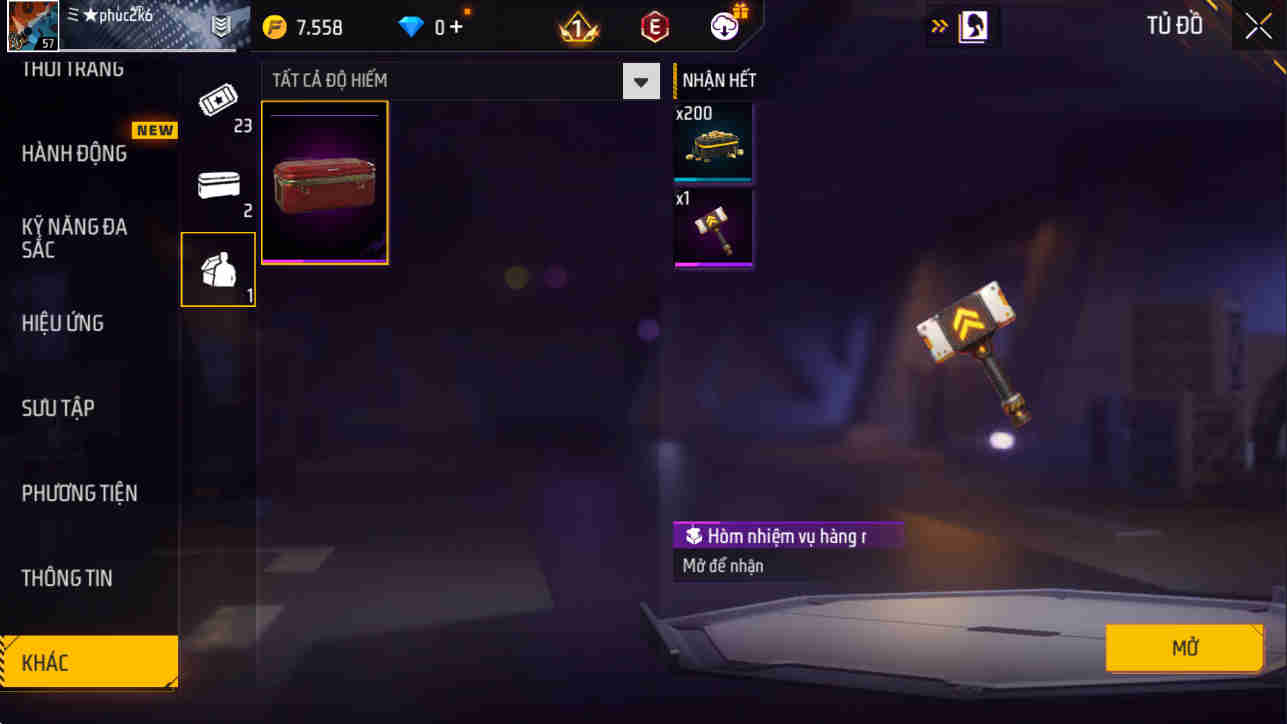Click NHẬN HẾT to claim all rewards
The width and height of the screenshot is (1287, 724).
[718, 79]
